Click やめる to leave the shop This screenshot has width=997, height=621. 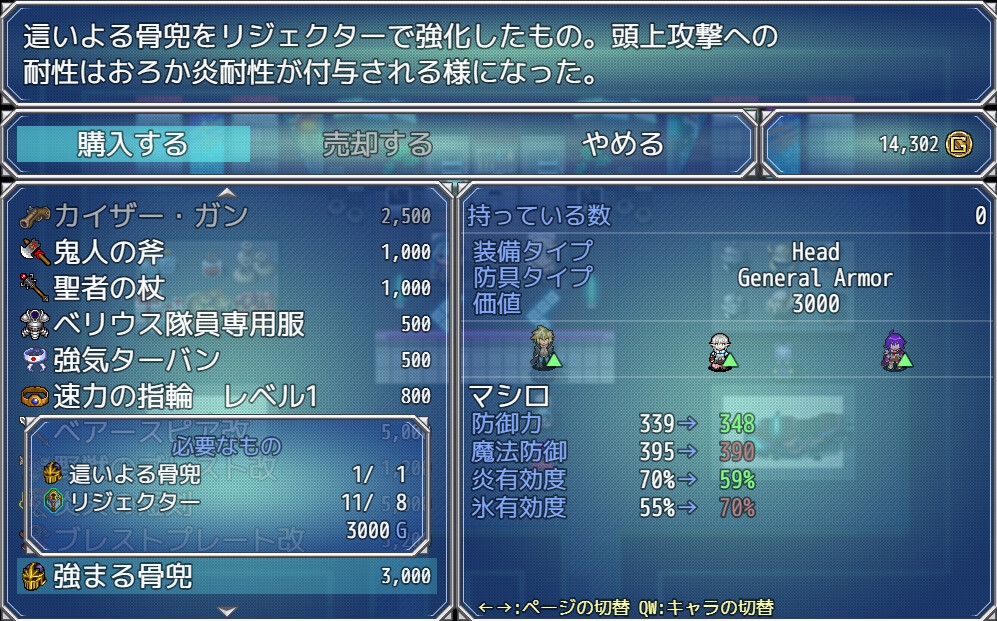point(623,144)
